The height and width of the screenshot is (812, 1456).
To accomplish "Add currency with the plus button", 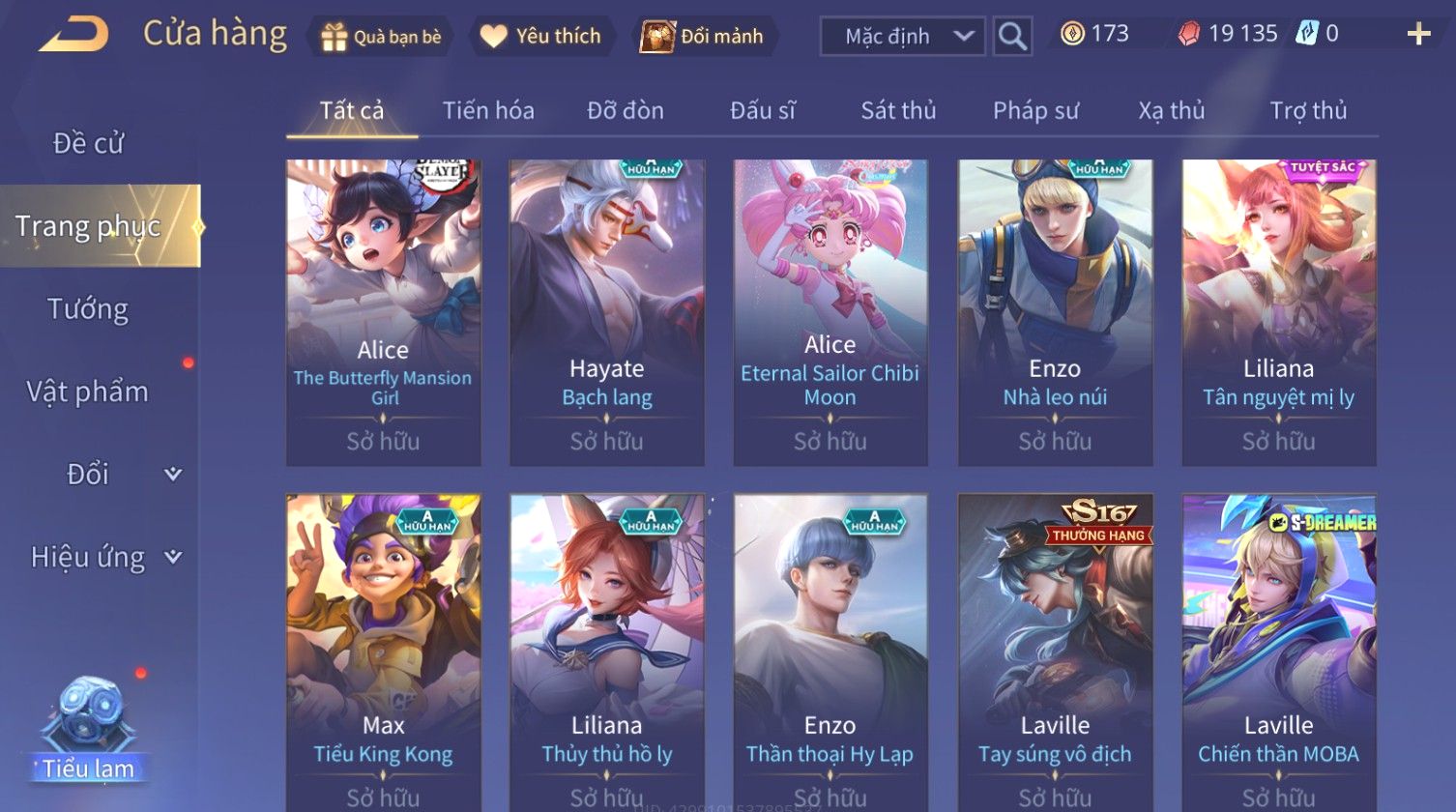I will pyautogui.click(x=1418, y=35).
